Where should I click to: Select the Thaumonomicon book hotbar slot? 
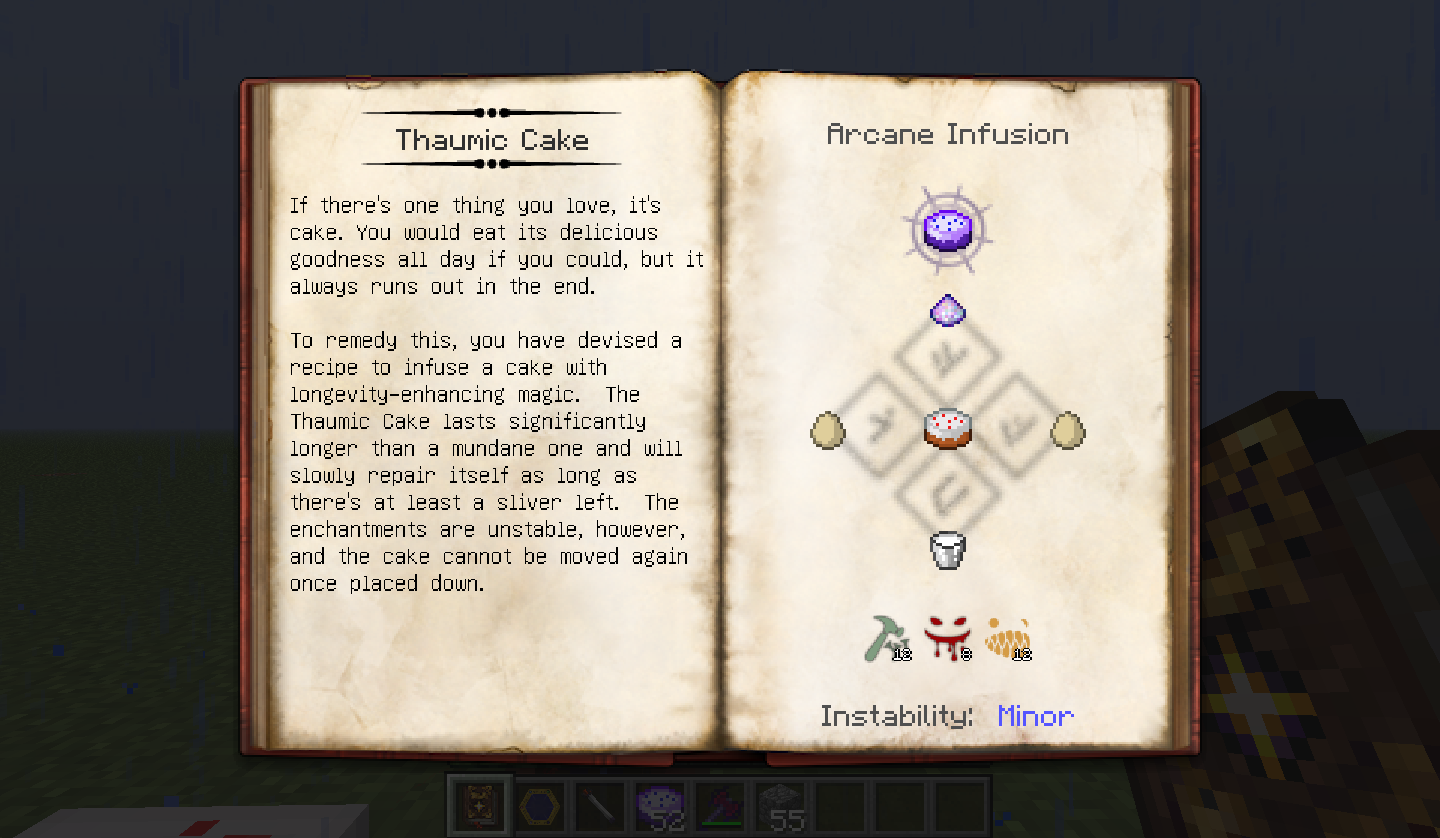coord(480,804)
